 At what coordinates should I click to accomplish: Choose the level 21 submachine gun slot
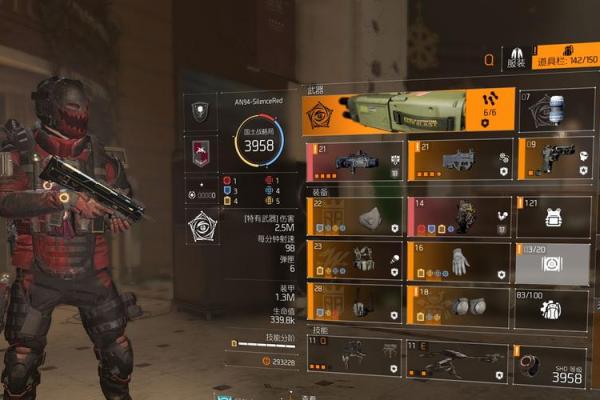coord(457,160)
